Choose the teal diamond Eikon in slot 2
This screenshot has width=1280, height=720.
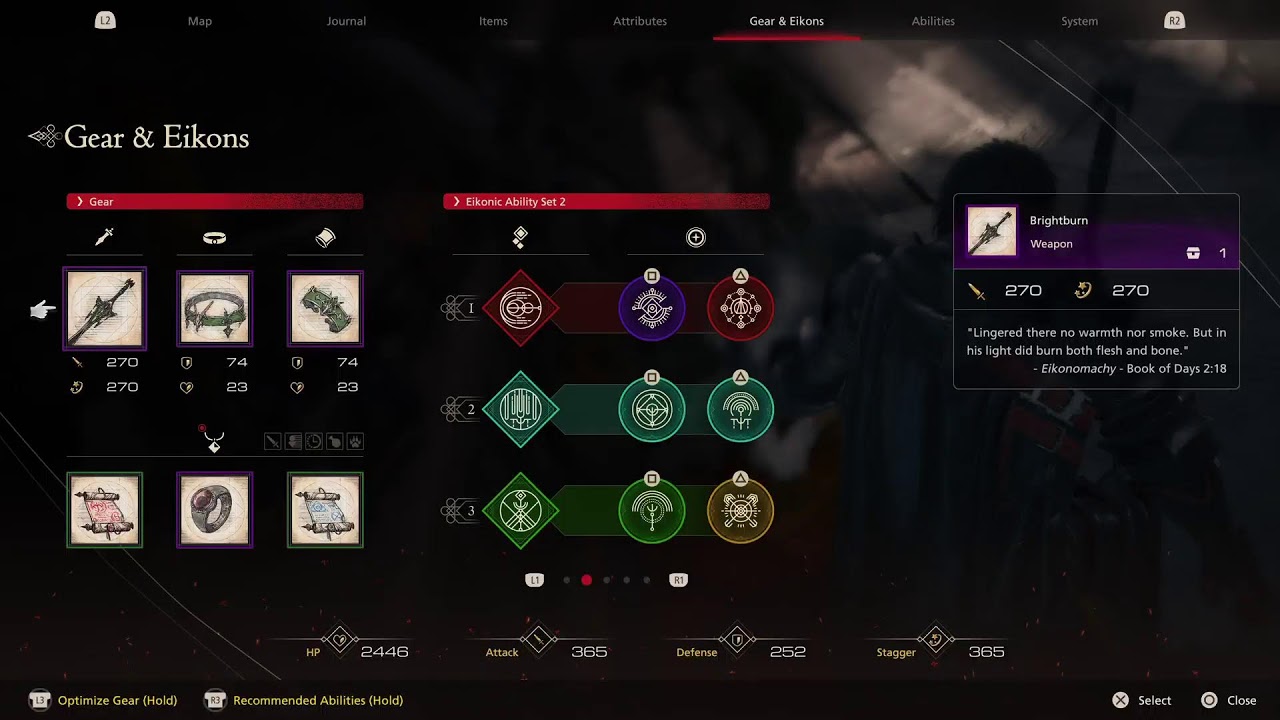[x=520, y=409]
